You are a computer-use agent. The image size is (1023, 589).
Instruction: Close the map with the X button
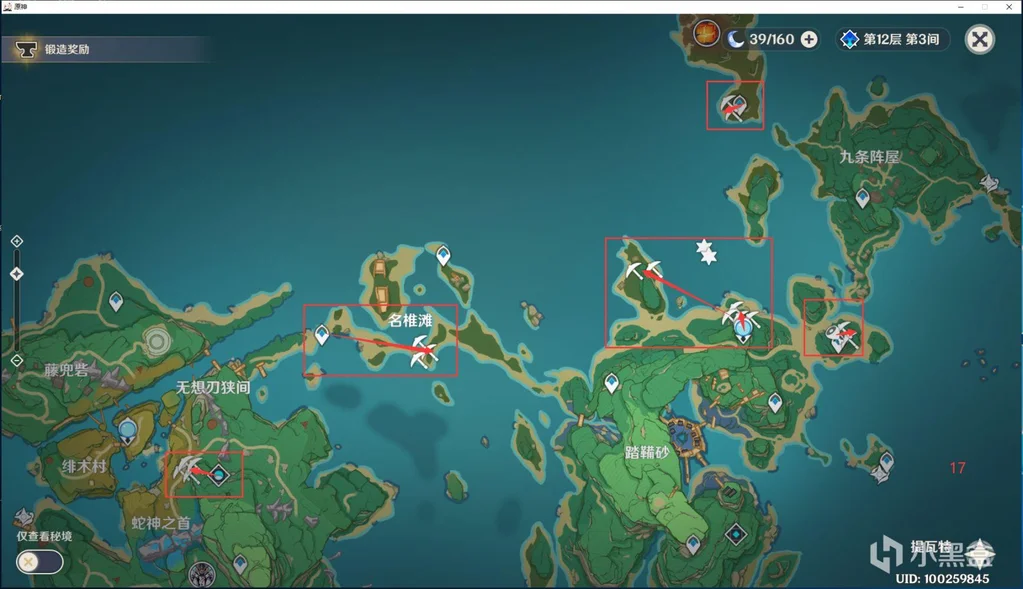coord(980,39)
